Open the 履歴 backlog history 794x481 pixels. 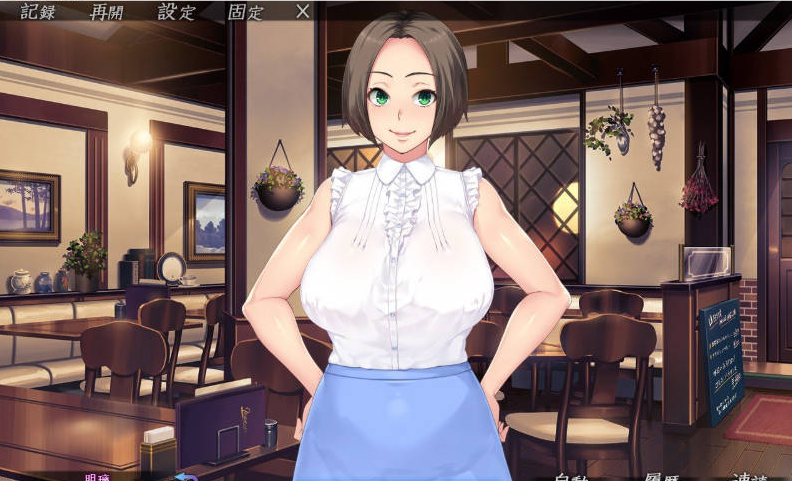click(662, 476)
